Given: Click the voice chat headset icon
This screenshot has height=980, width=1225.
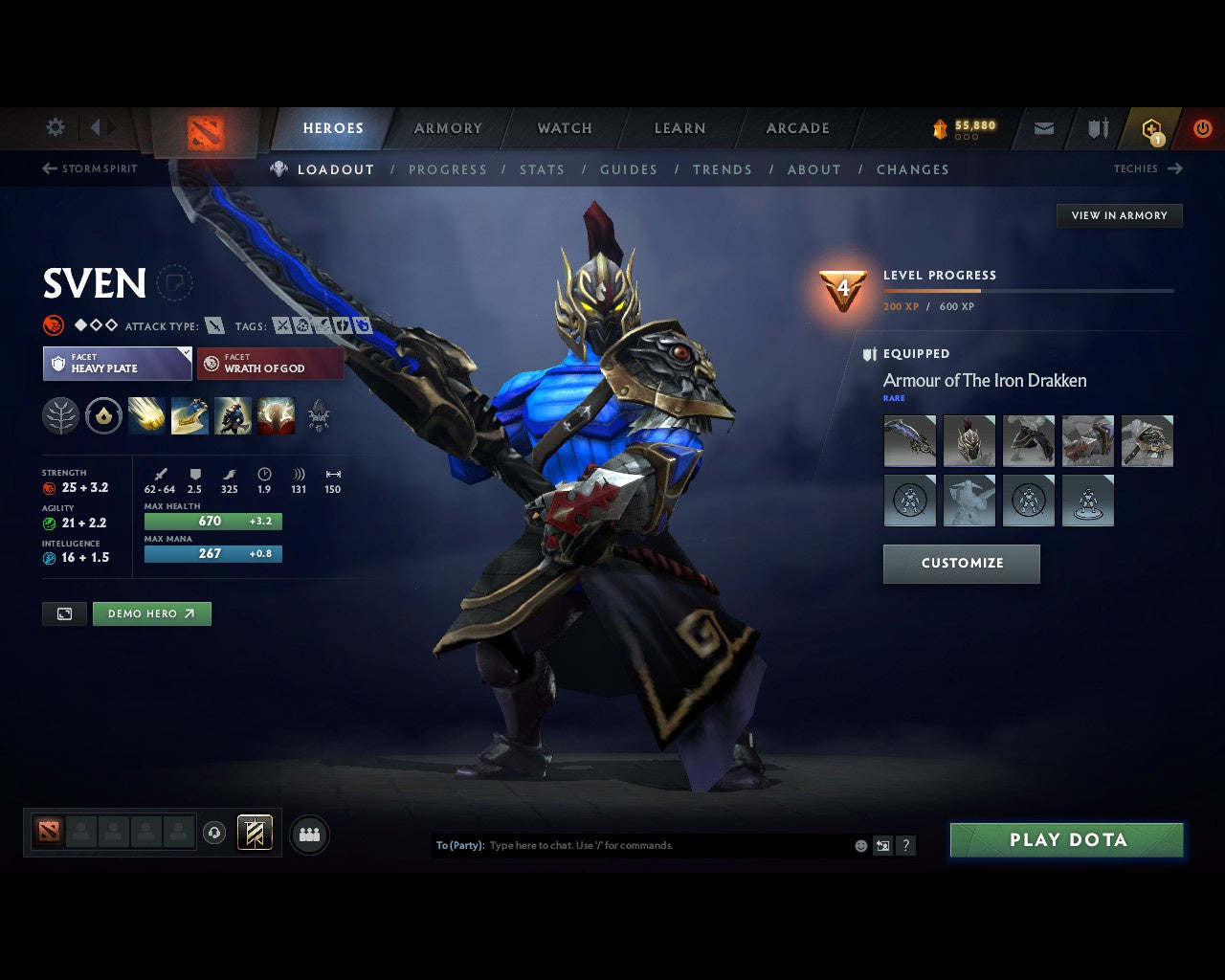Looking at the screenshot, I should [x=214, y=834].
